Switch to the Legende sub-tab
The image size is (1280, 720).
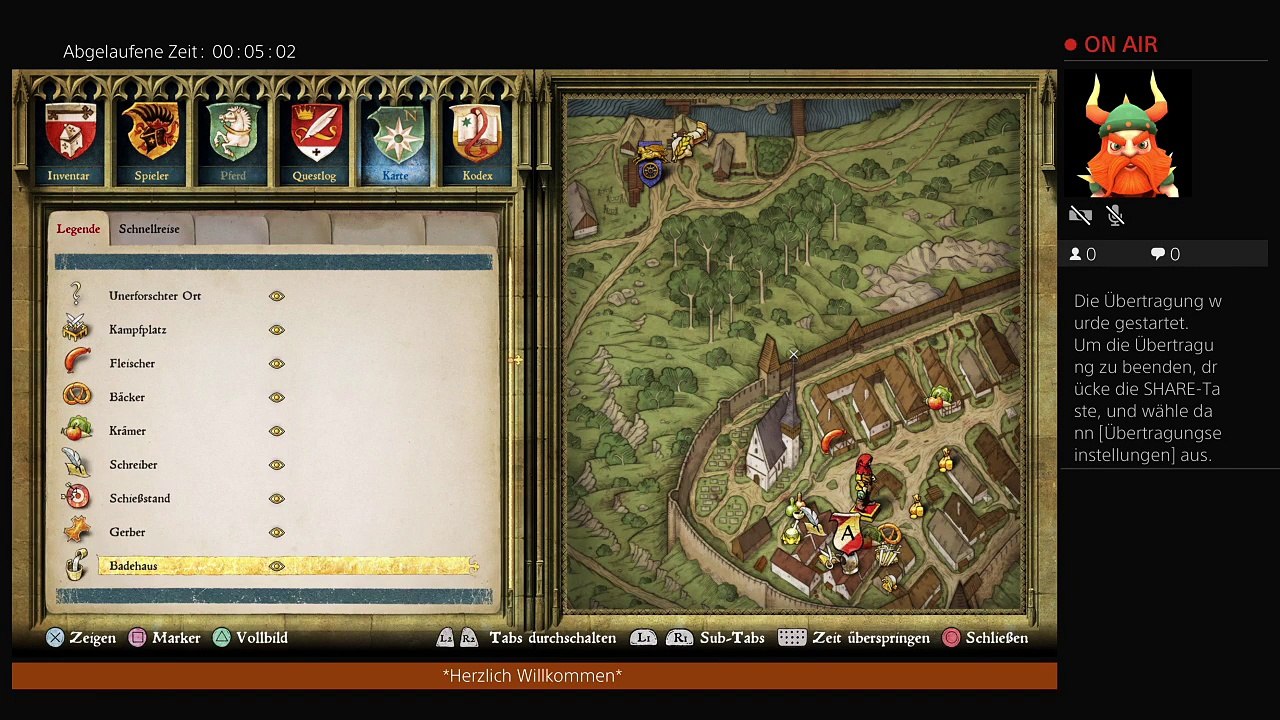click(x=78, y=229)
